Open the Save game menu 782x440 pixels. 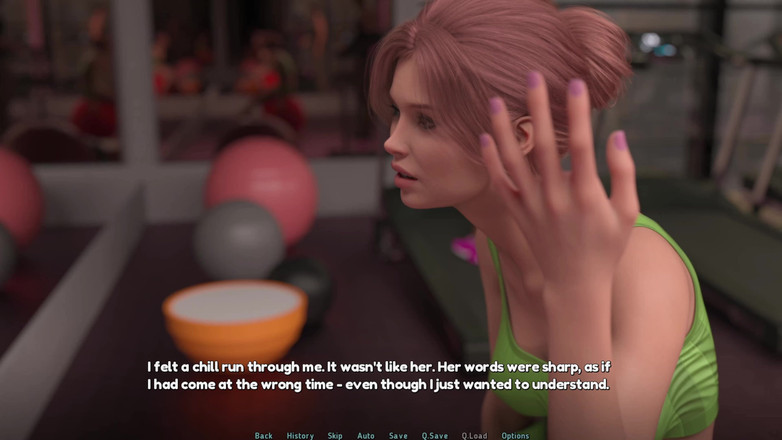click(398, 435)
